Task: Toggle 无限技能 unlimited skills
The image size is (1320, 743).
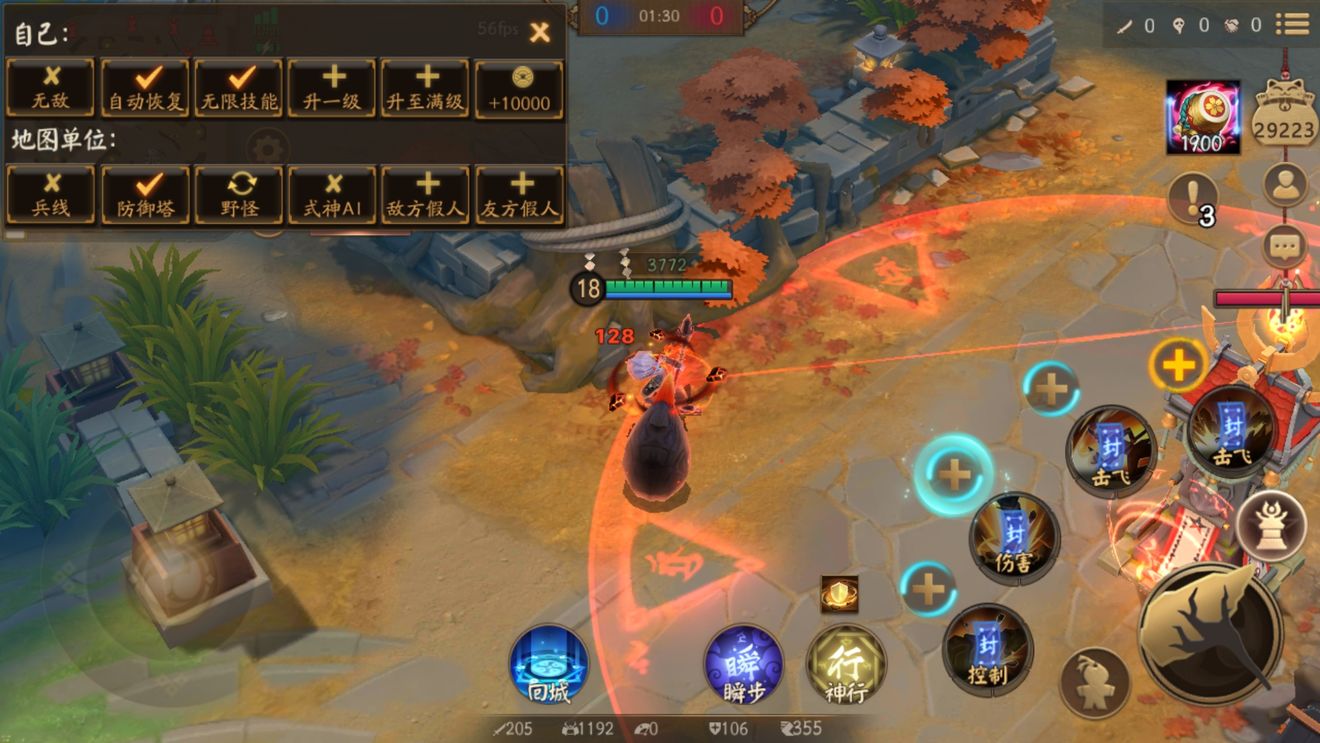Action: (x=239, y=88)
